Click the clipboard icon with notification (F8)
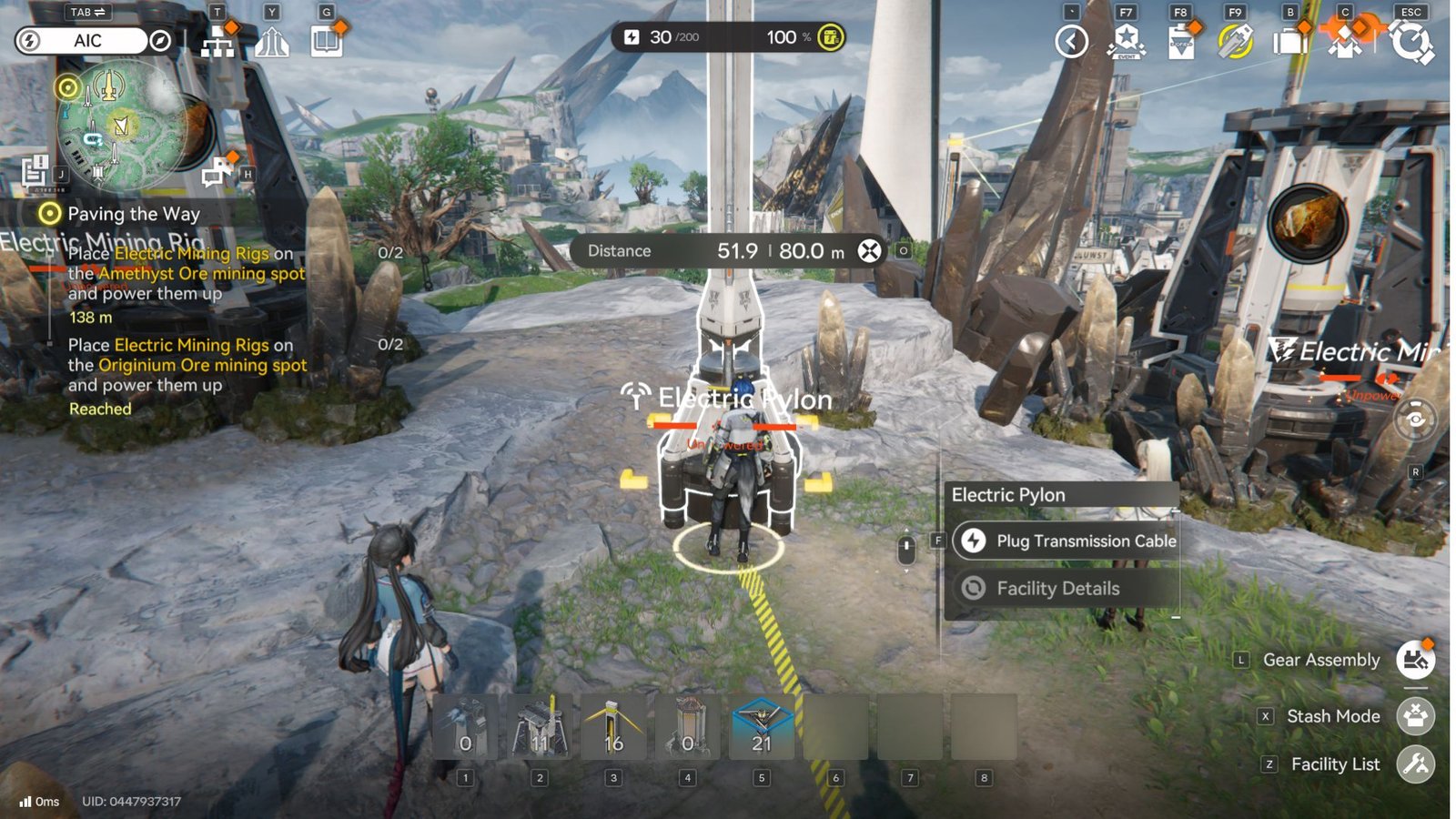 point(1181,42)
